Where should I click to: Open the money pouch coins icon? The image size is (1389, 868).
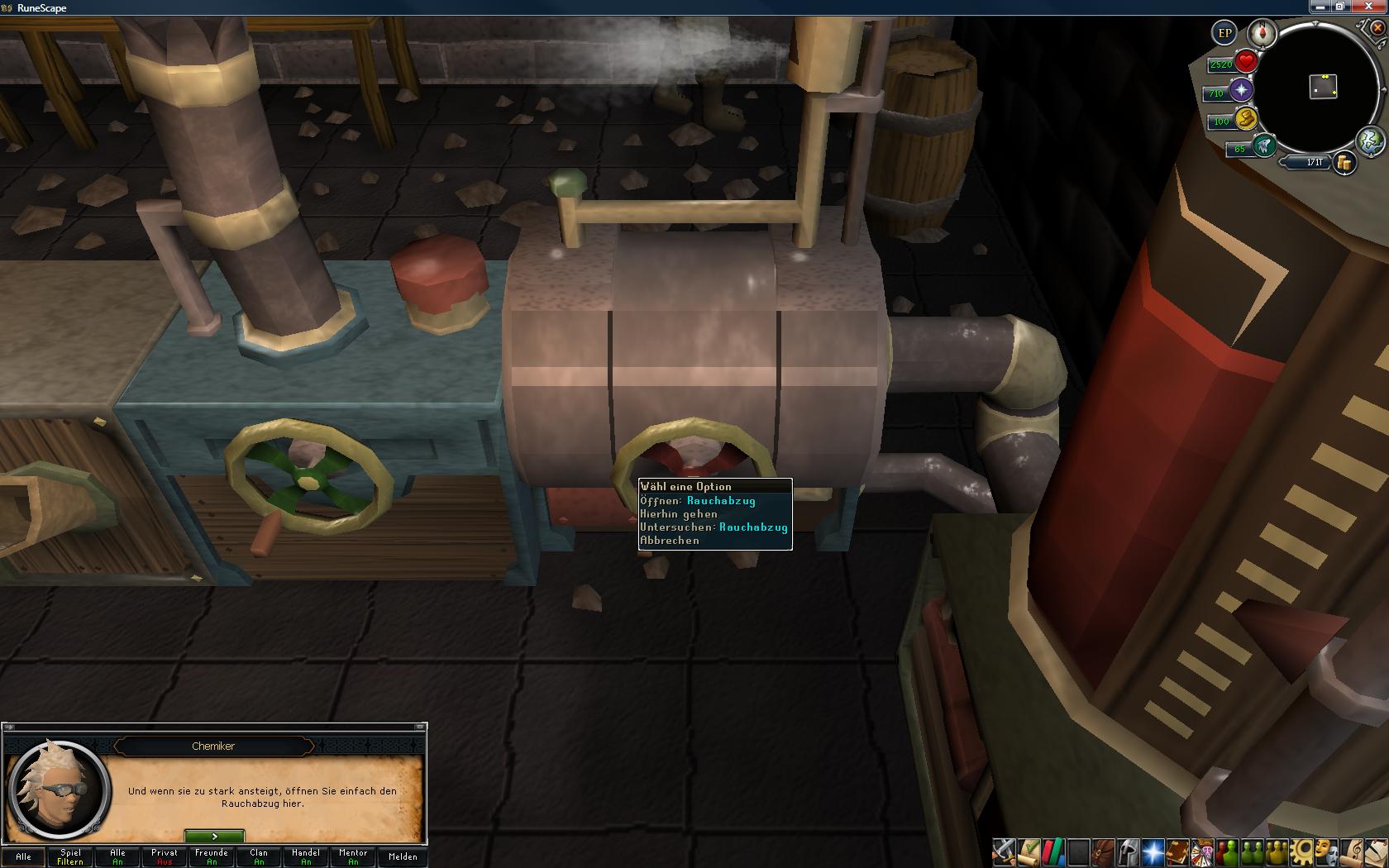[1345, 163]
